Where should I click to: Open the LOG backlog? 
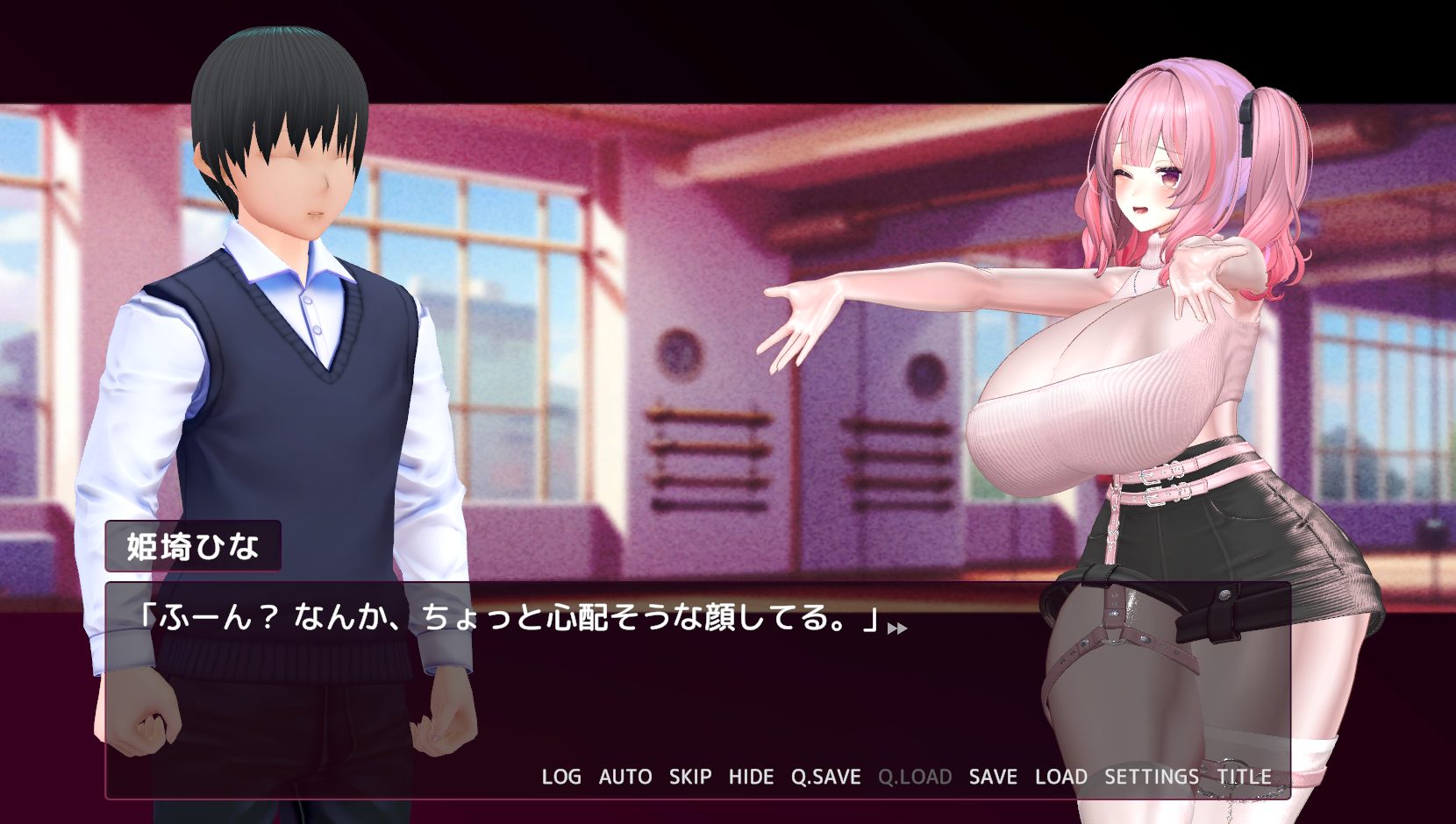[x=561, y=777]
